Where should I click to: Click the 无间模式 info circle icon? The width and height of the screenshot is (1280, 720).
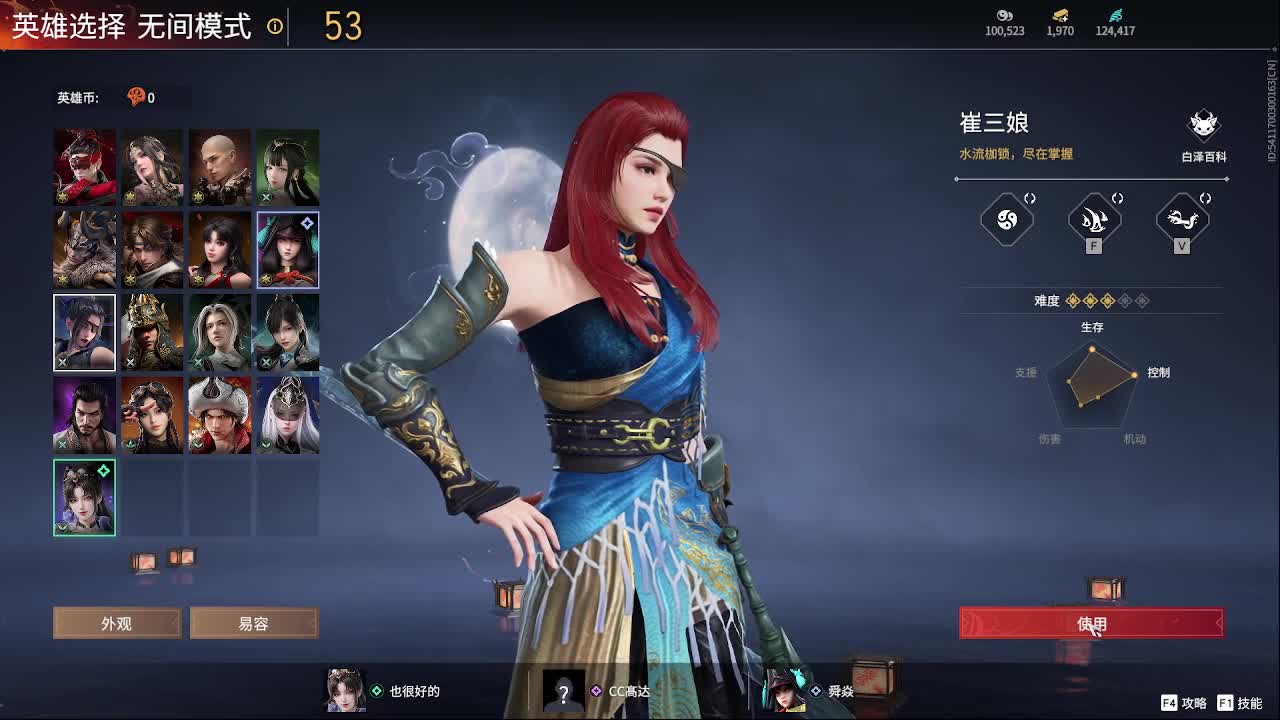[x=271, y=28]
